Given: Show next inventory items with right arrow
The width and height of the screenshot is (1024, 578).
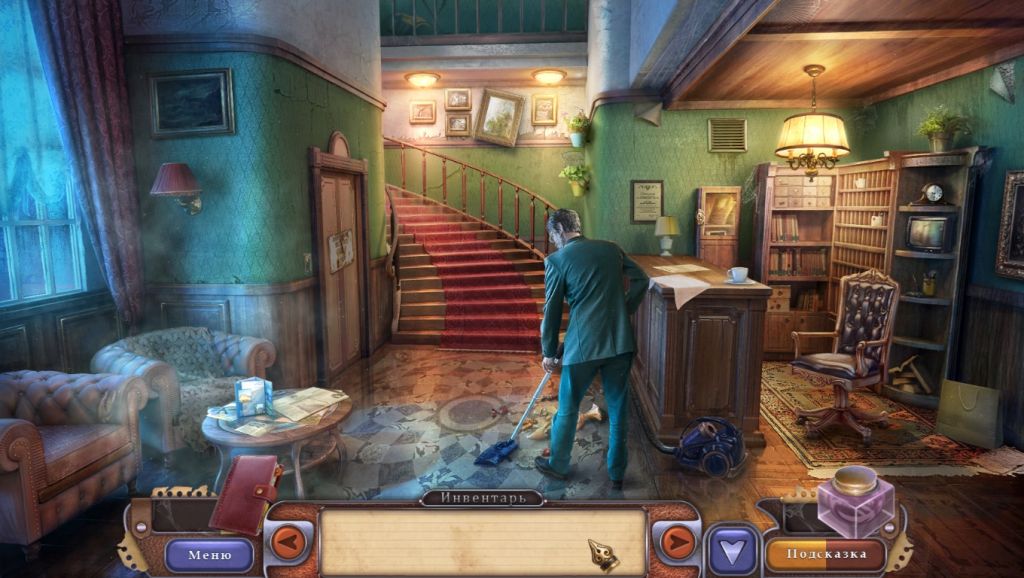Looking at the screenshot, I should pyautogui.click(x=677, y=543).
